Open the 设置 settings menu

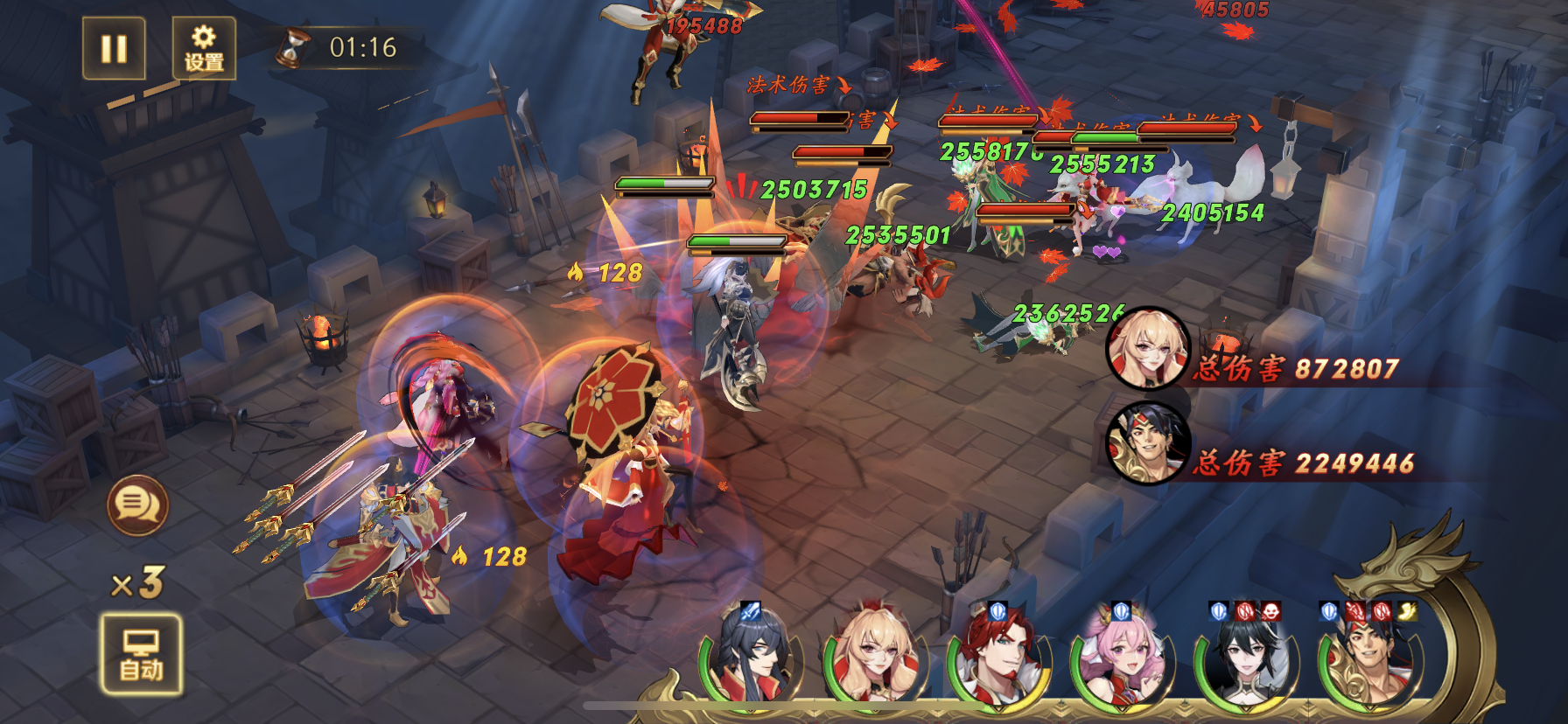pyautogui.click(x=204, y=48)
